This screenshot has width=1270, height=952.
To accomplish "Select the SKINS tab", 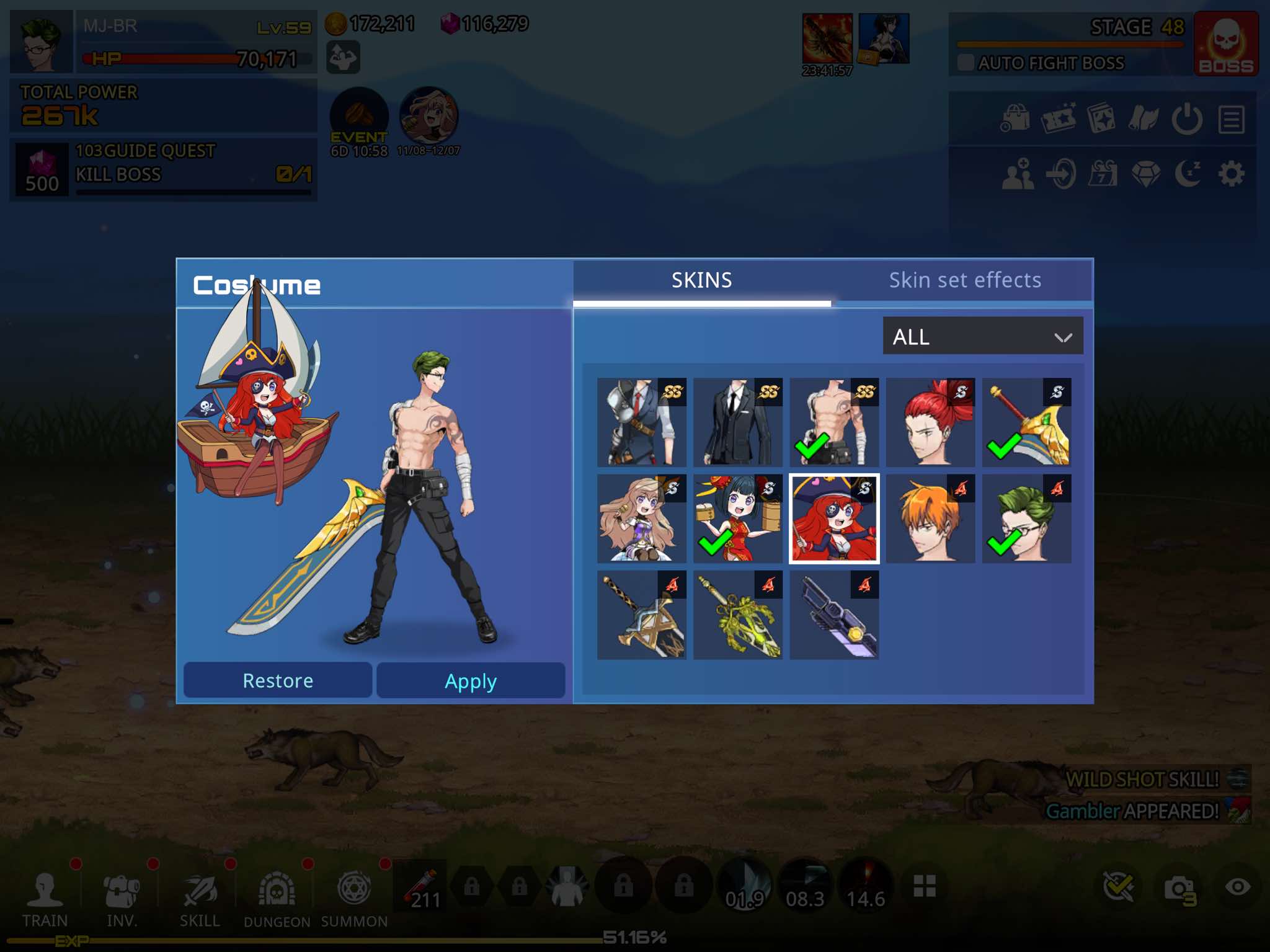I will coord(701,280).
